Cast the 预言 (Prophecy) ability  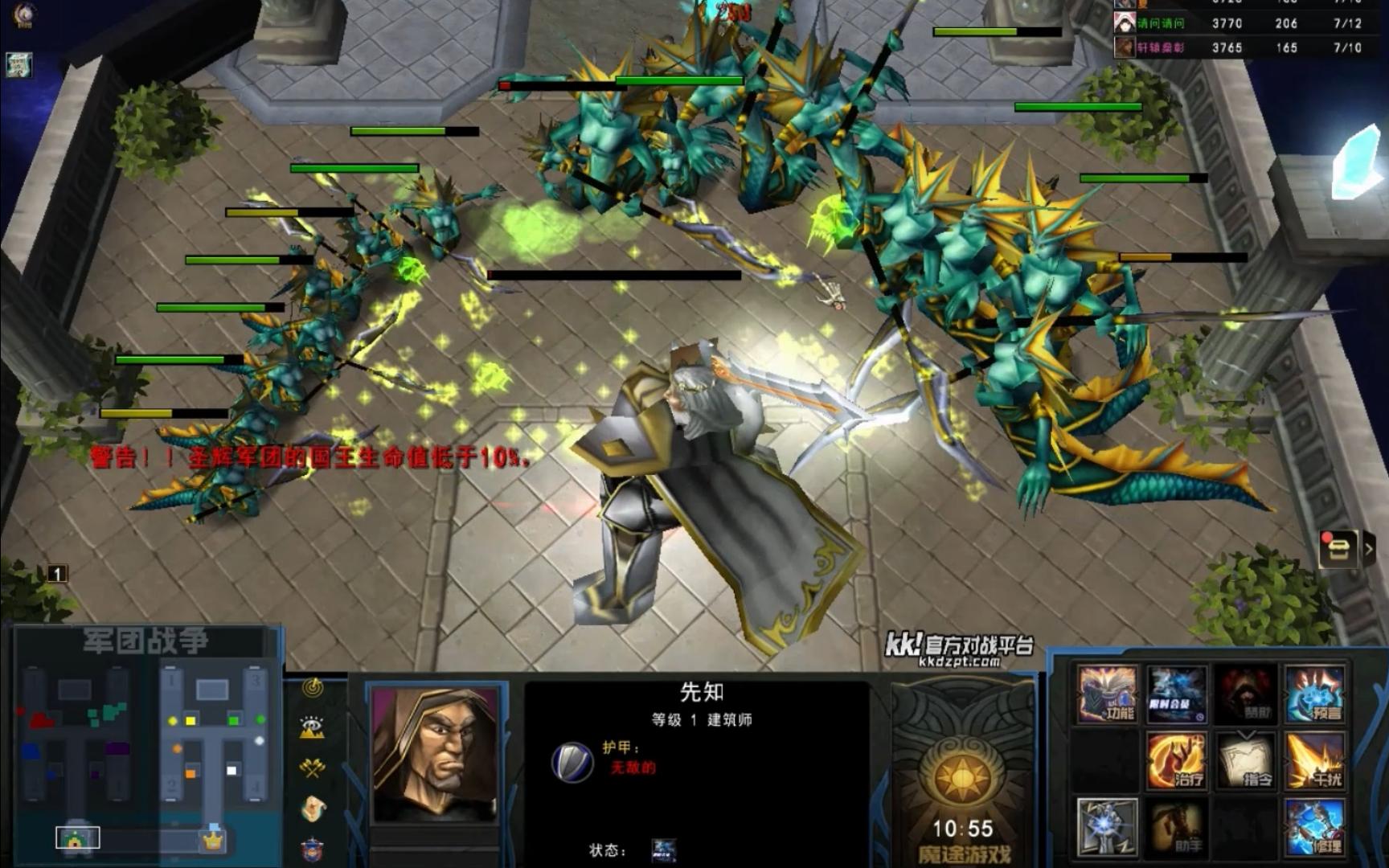[1314, 694]
